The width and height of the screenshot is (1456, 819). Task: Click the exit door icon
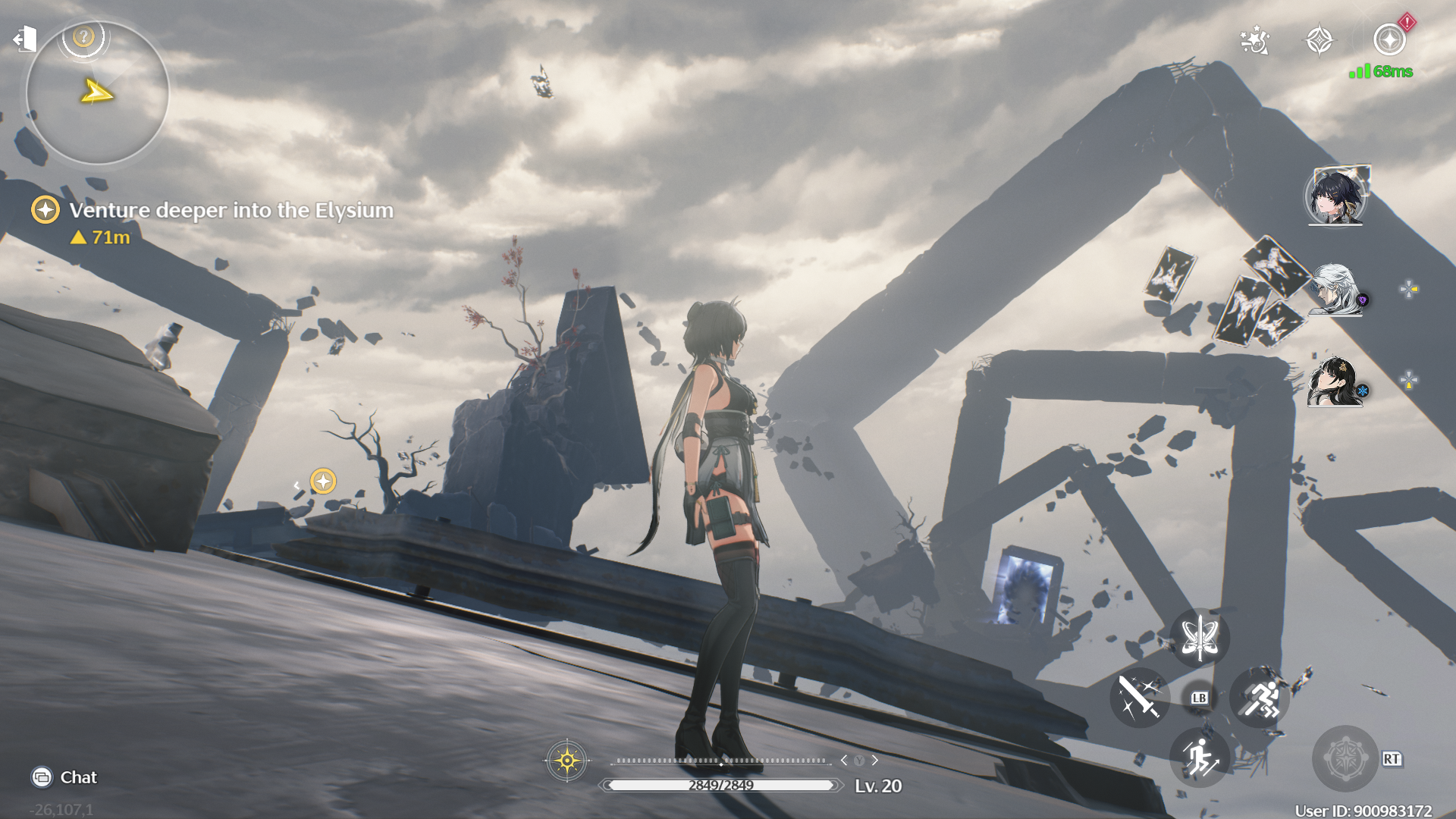25,39
